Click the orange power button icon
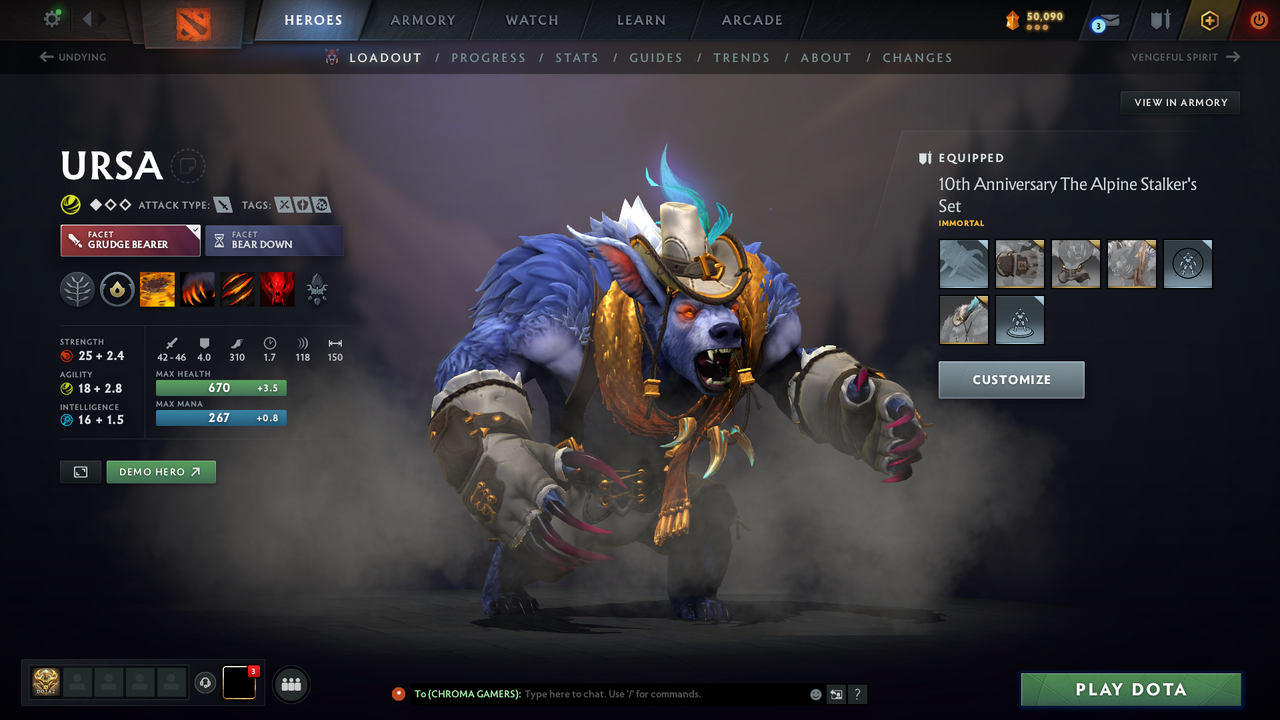 (1258, 18)
